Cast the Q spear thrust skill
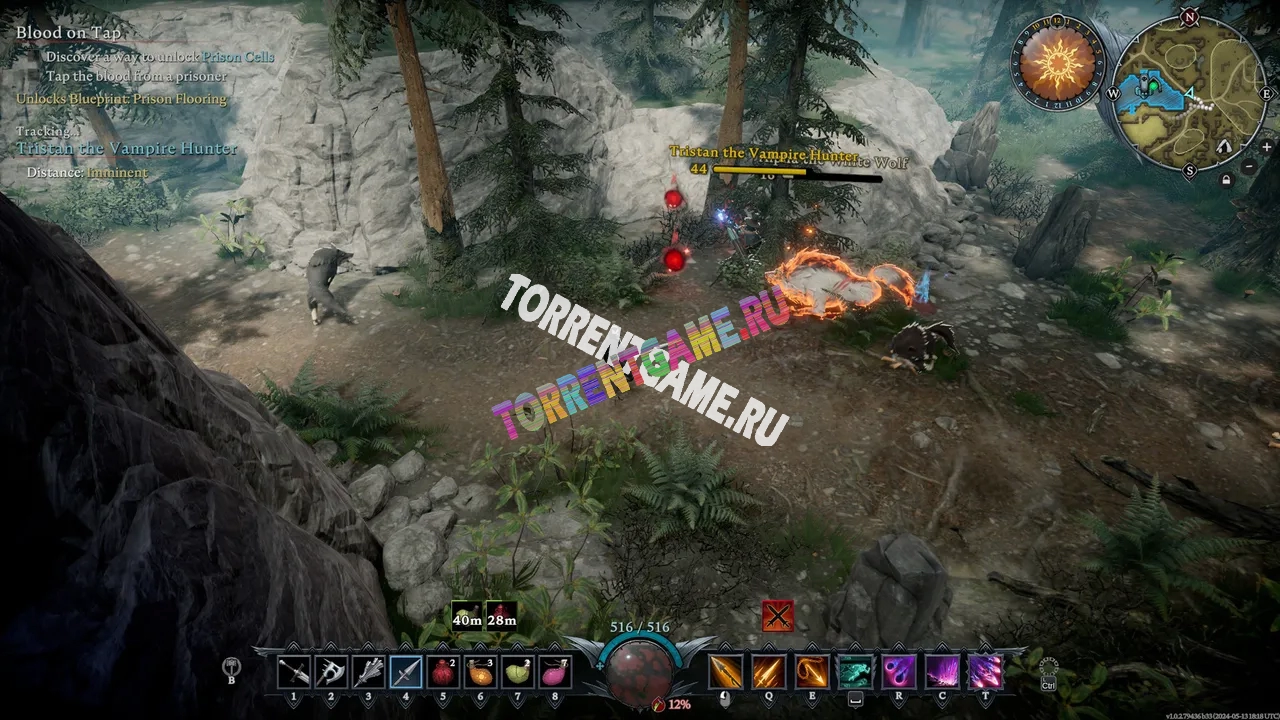This screenshot has height=720, width=1280. click(769, 671)
